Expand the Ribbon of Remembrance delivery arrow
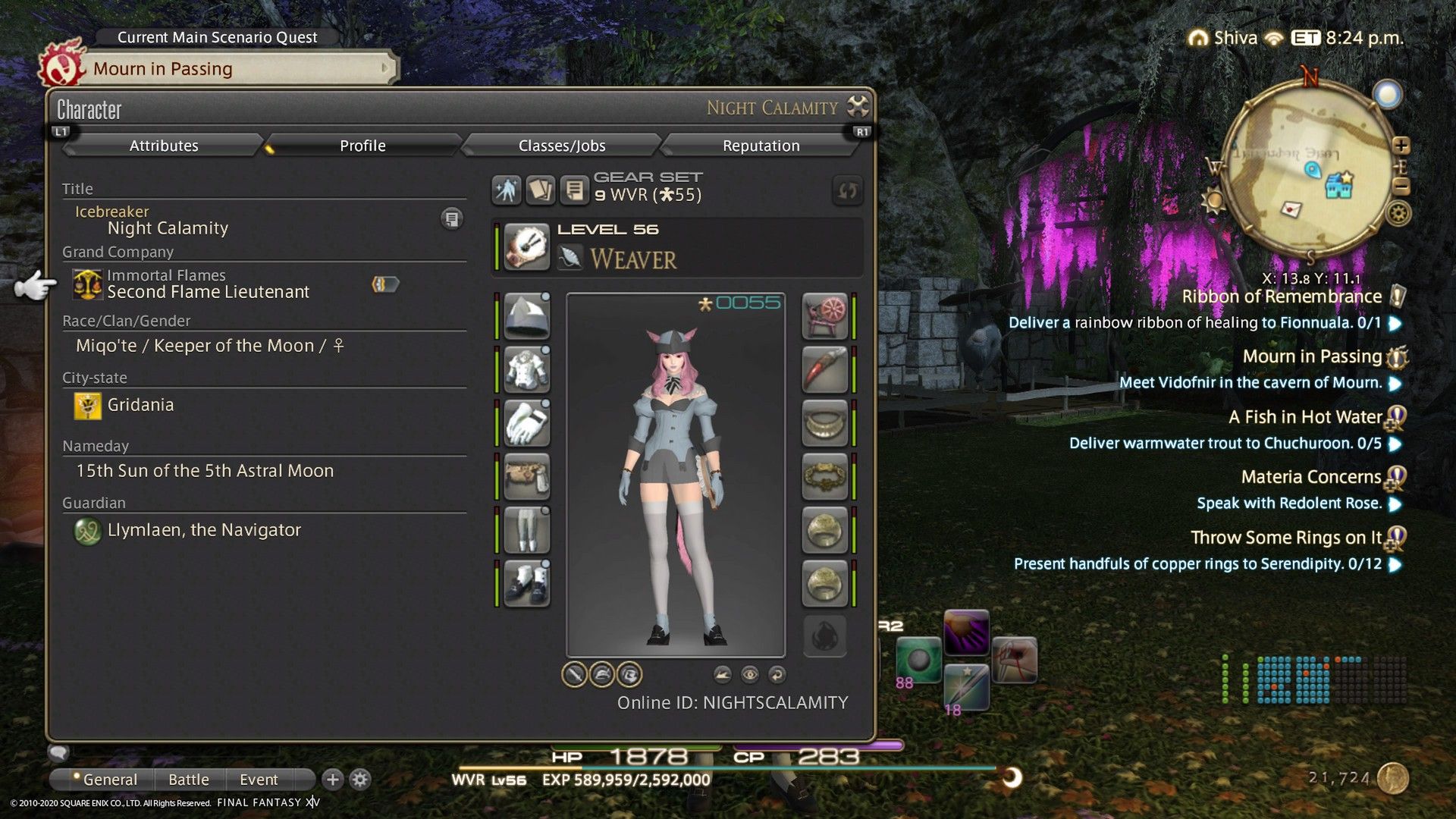Viewport: 1456px width, 819px height. 1395,322
